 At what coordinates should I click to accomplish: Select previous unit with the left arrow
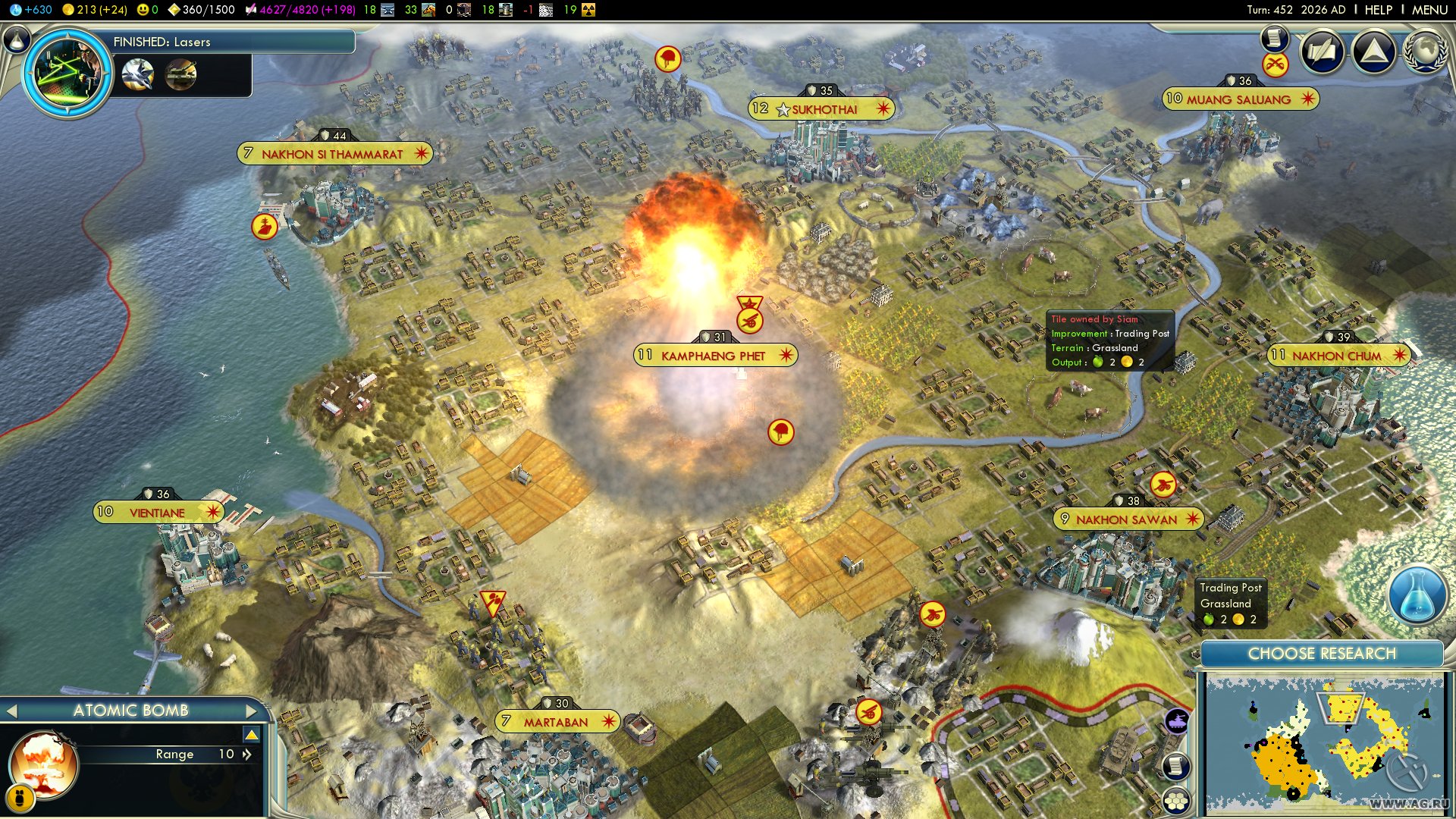(x=11, y=711)
